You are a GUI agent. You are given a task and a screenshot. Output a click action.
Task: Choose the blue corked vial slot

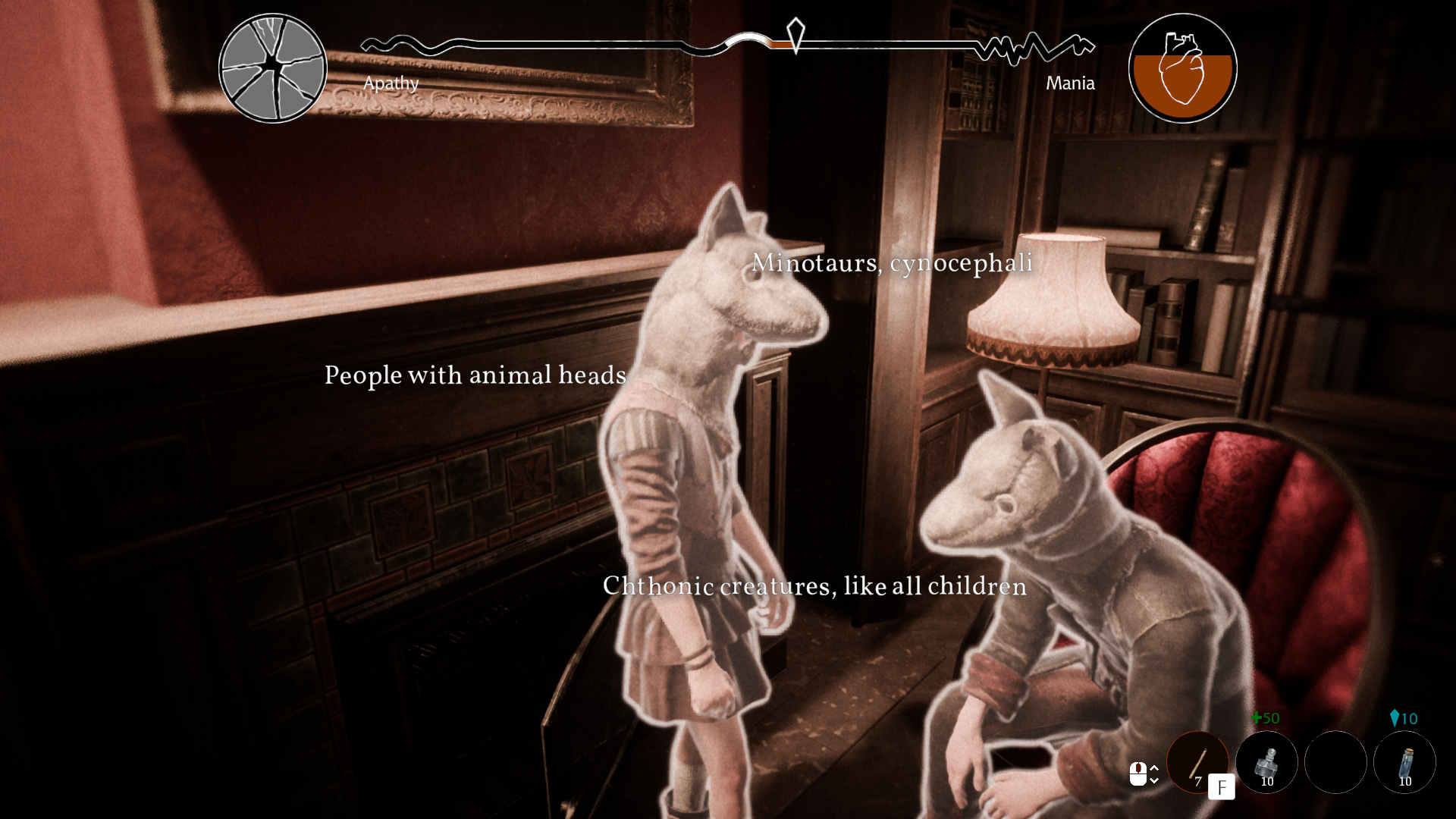point(1404,761)
